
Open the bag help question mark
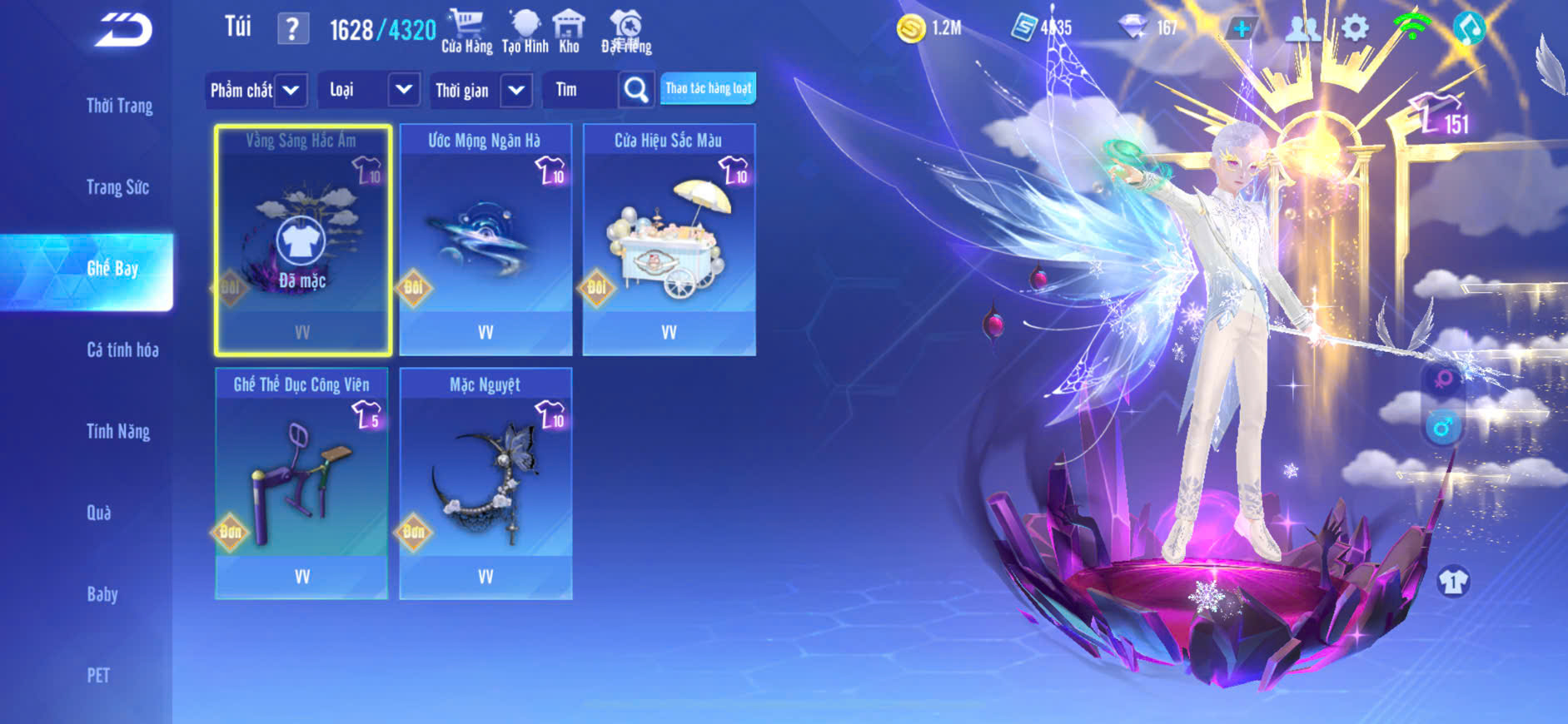point(291,30)
